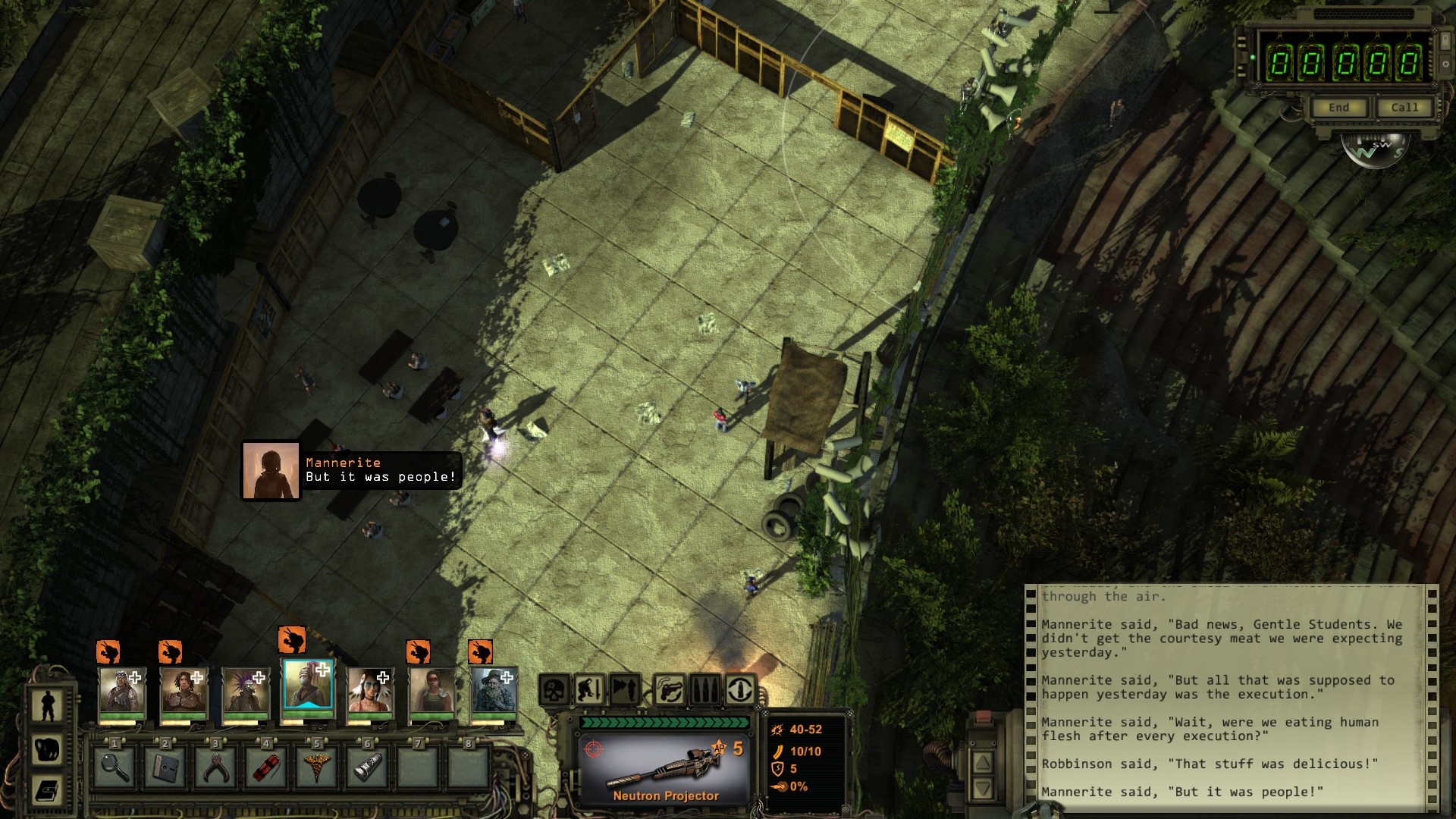Select the magnifying glass perception skill slot
Viewport: 1456px width, 819px height.
pyautogui.click(x=114, y=767)
